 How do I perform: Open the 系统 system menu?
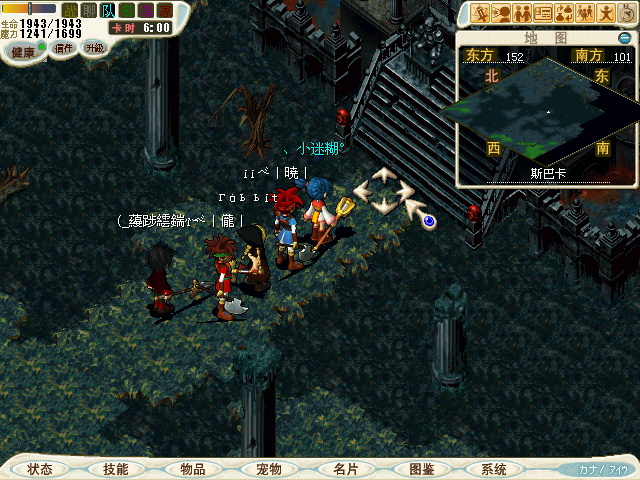(494, 468)
